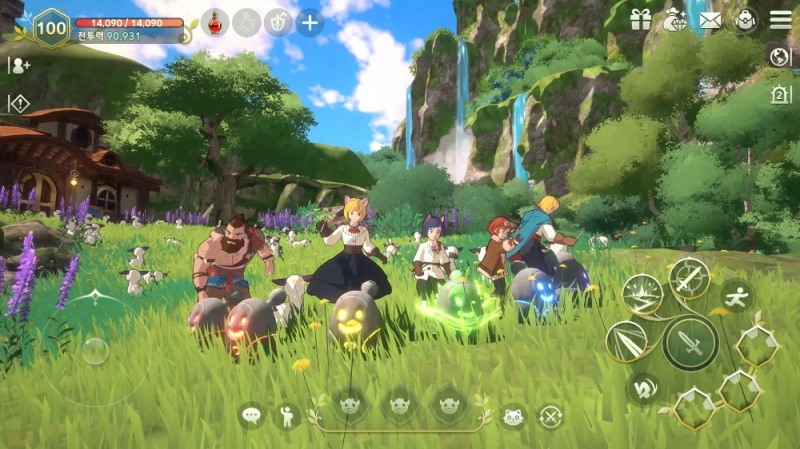
Task: Tap the plus button beside the potion slots
Action: 310,22
